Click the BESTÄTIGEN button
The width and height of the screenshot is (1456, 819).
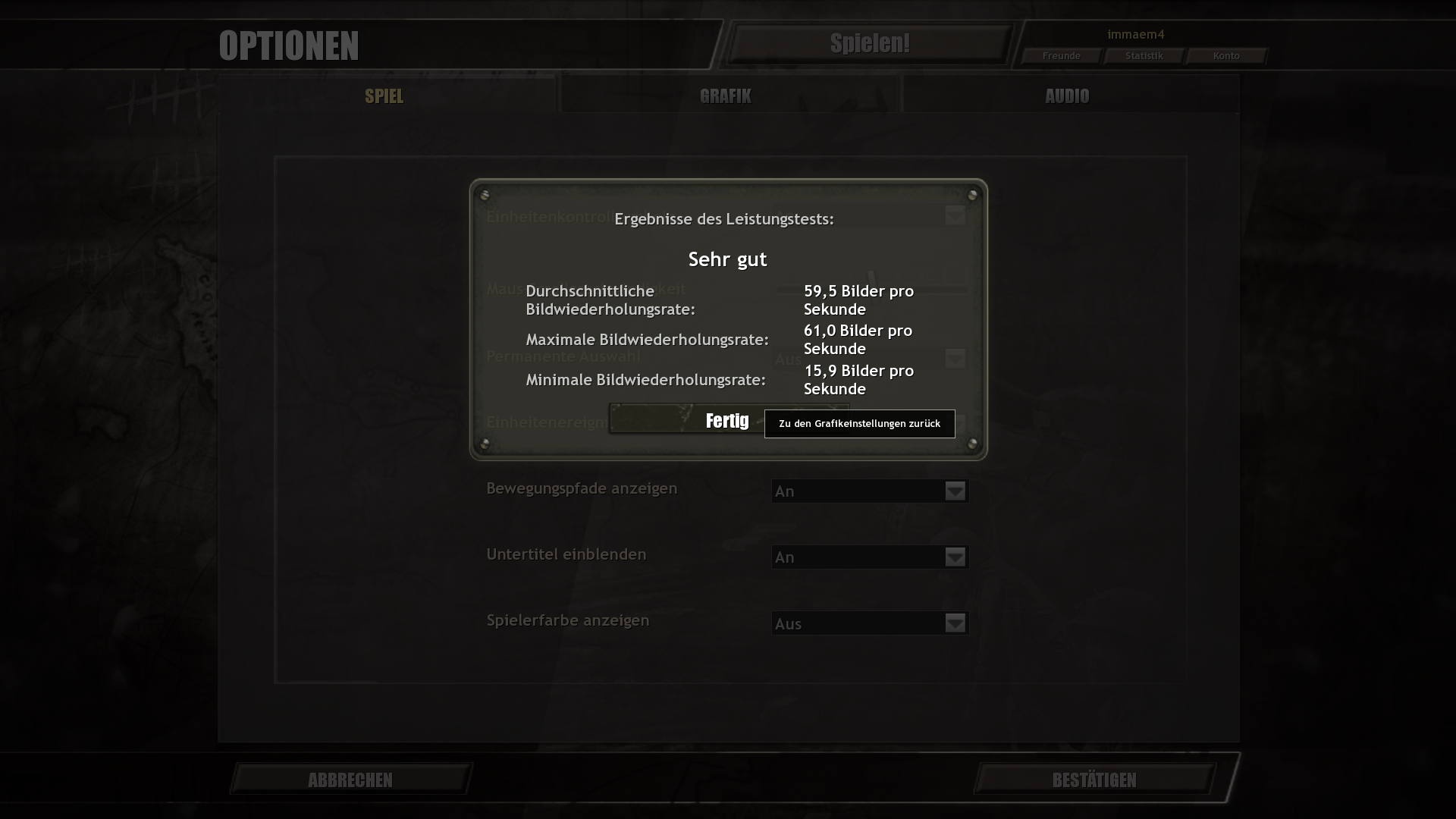click(x=1093, y=780)
